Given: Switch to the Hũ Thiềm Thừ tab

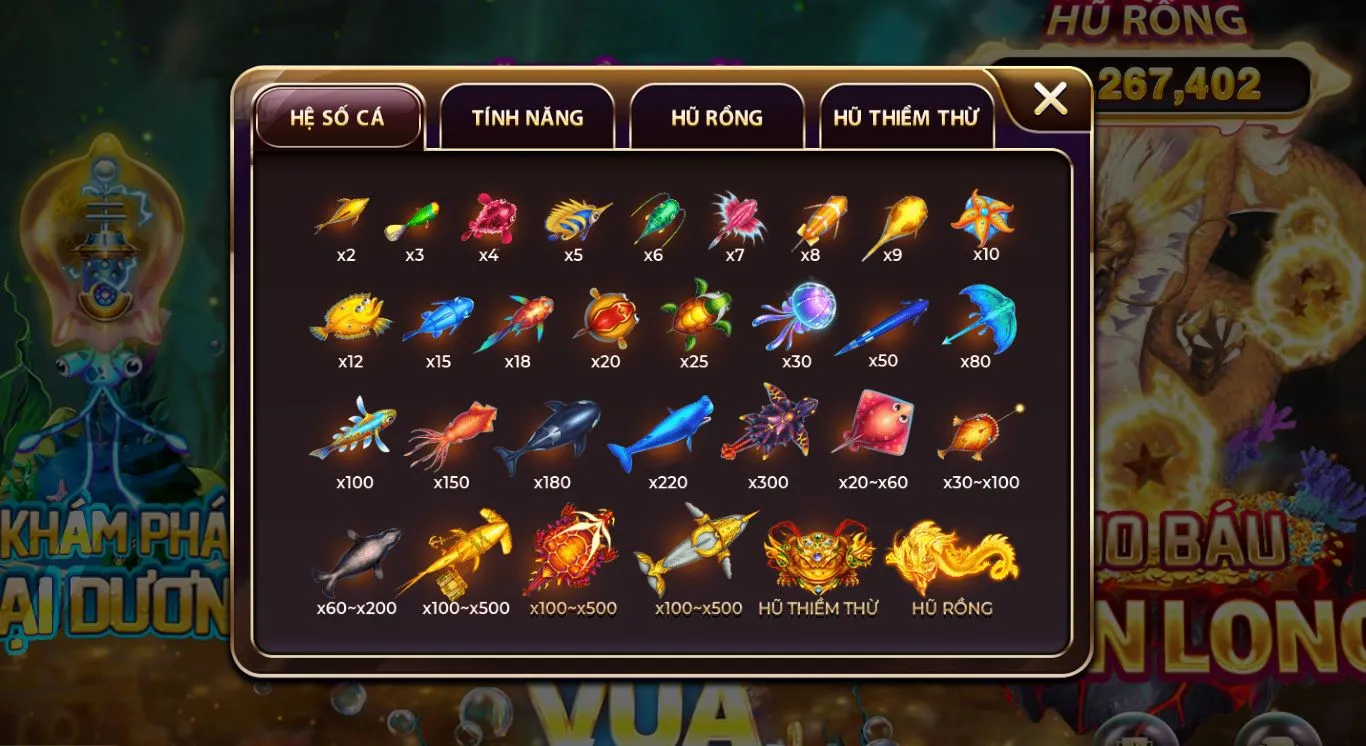Looking at the screenshot, I should [907, 117].
